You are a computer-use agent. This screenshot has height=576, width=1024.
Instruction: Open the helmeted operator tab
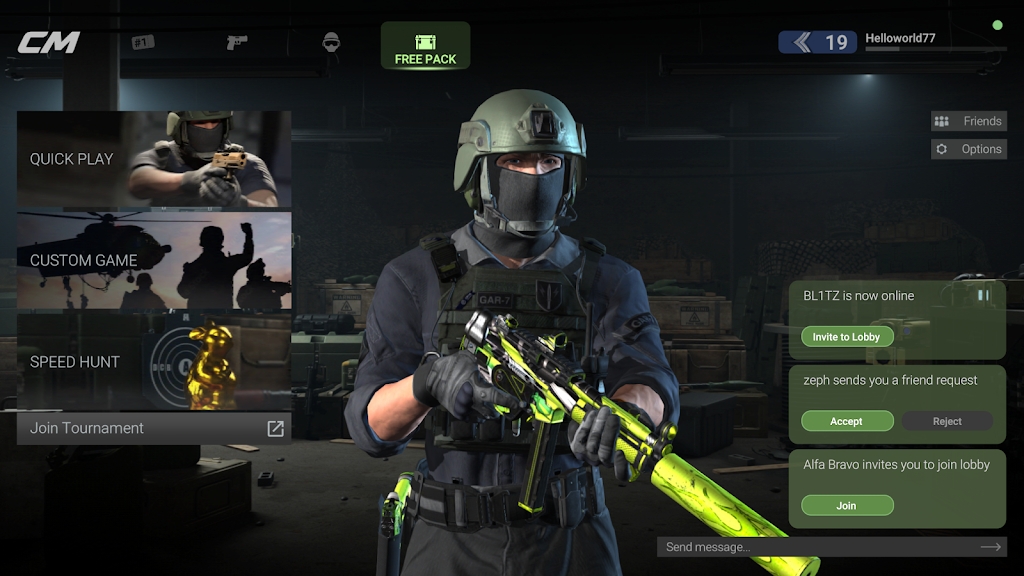[331, 42]
